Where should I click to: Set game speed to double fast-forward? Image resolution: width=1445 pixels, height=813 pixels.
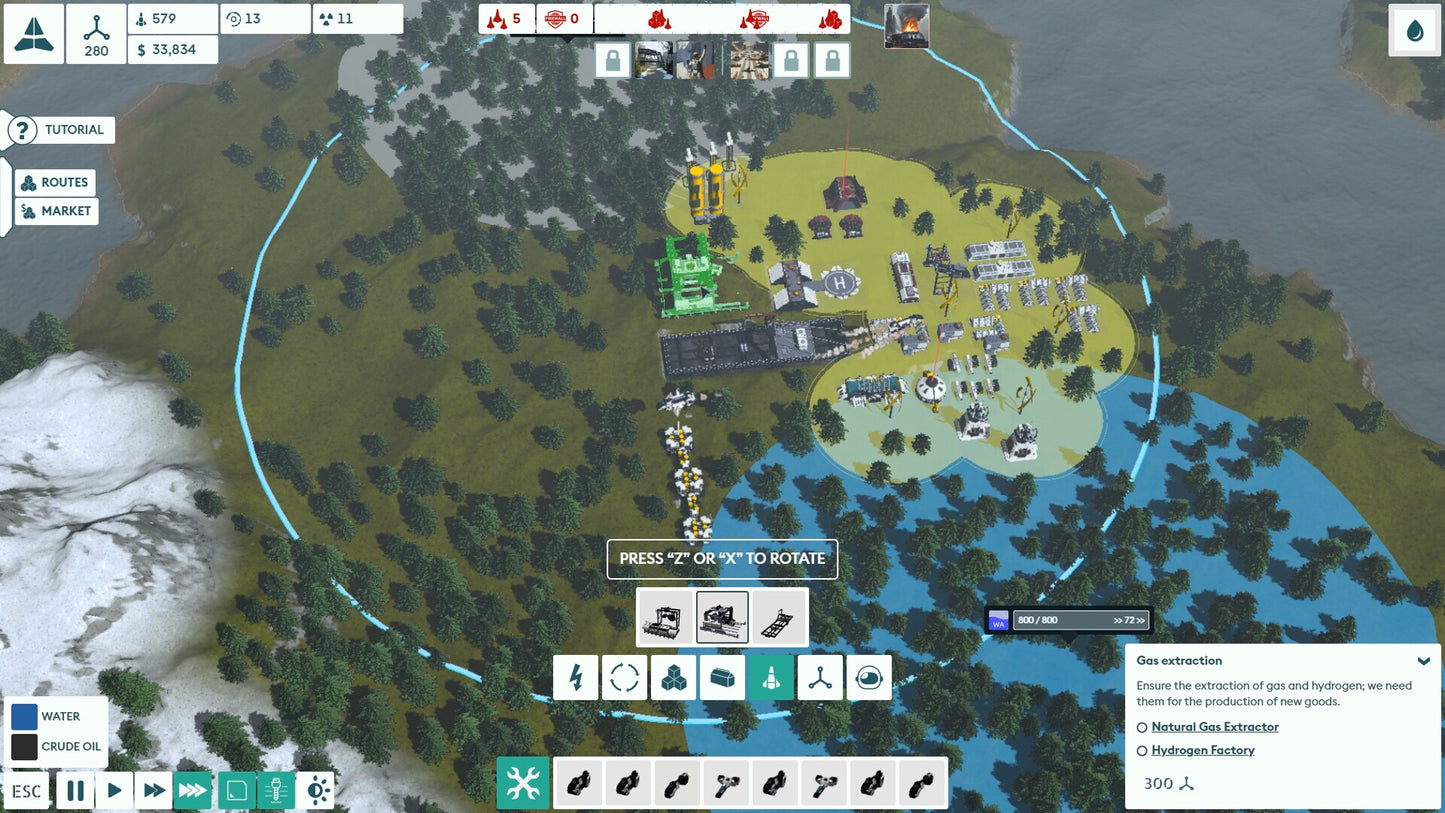tap(153, 791)
